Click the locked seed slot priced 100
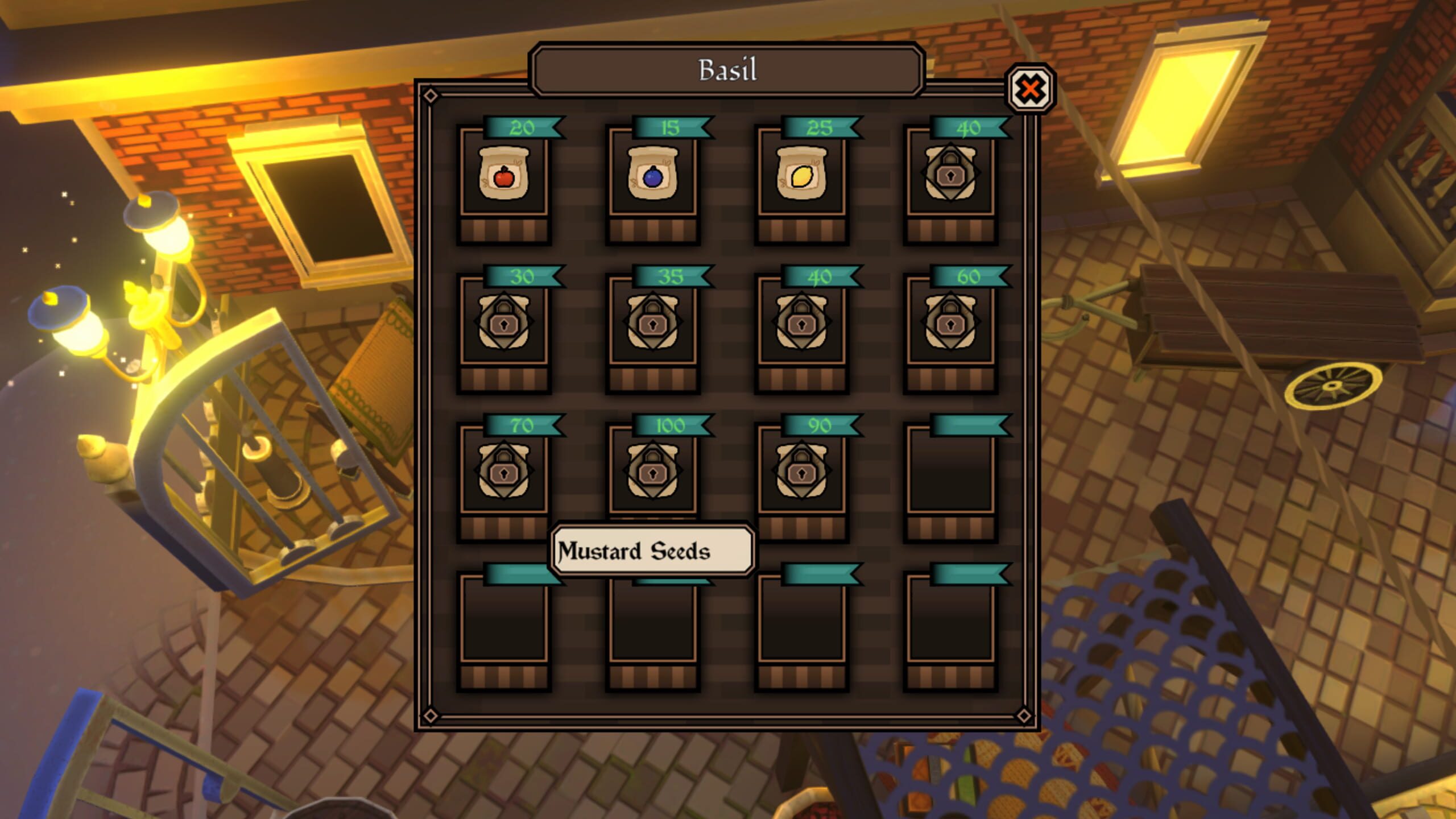Screen dimensions: 1456x819 (x=652, y=472)
